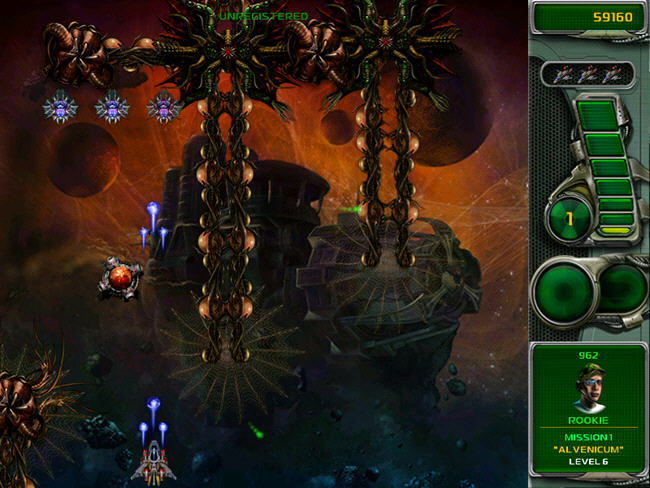The height and width of the screenshot is (488, 650).
Task: Click the radioactive bomb counter icon
Action: pos(569,217)
